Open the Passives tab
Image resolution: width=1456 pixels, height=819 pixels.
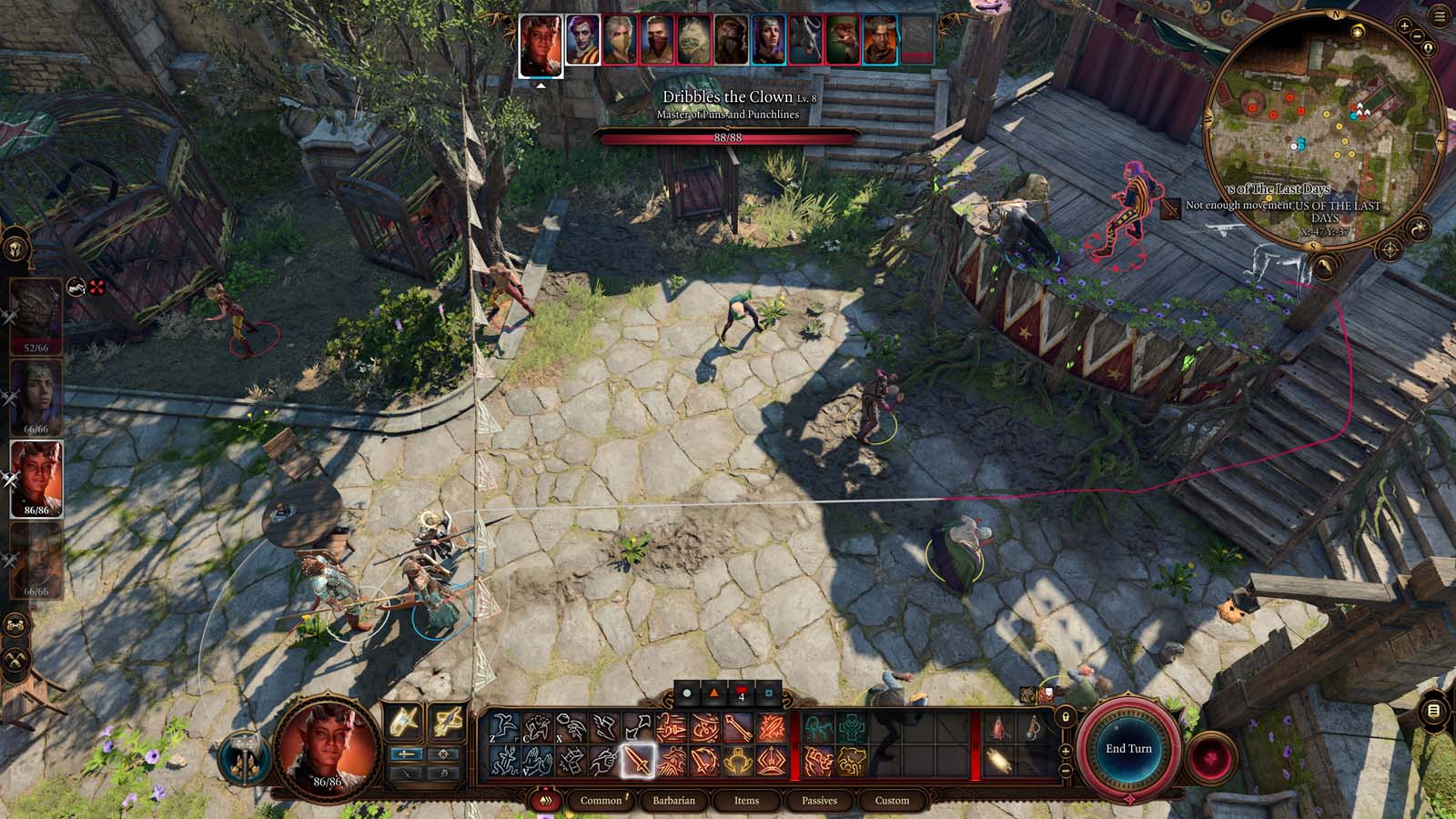coord(821,801)
